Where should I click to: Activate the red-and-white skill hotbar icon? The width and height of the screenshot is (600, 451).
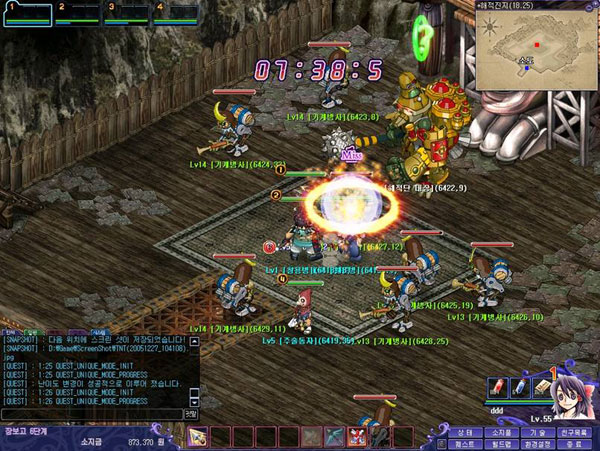354,437
